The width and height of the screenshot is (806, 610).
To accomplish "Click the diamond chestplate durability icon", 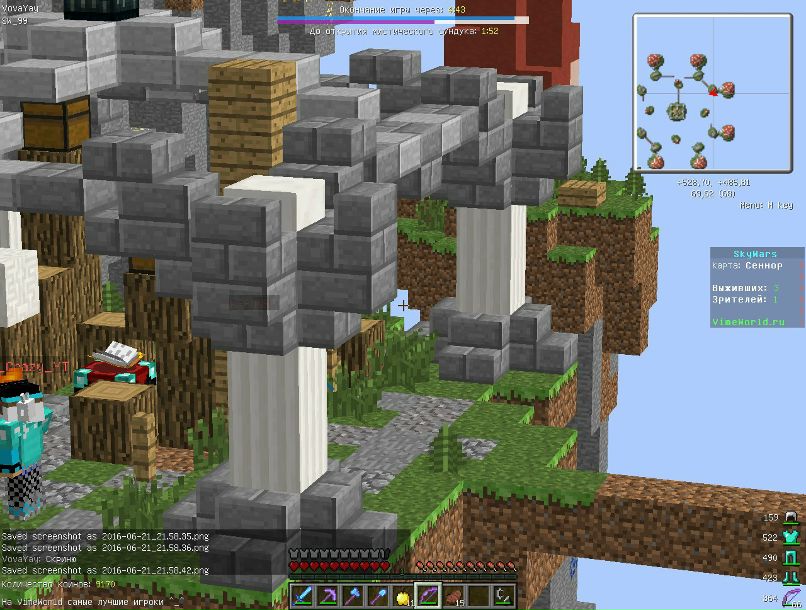I will click(792, 538).
